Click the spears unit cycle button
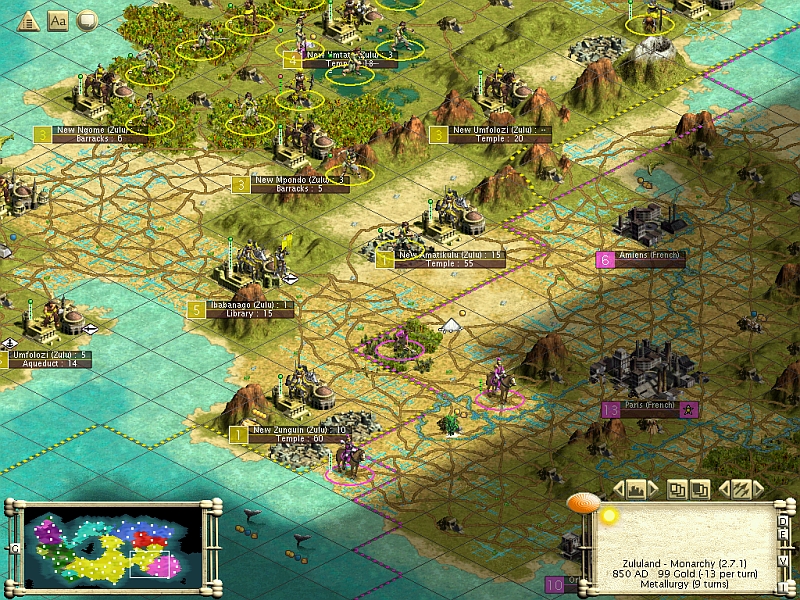The width and height of the screenshot is (800, 600). [x=741, y=489]
